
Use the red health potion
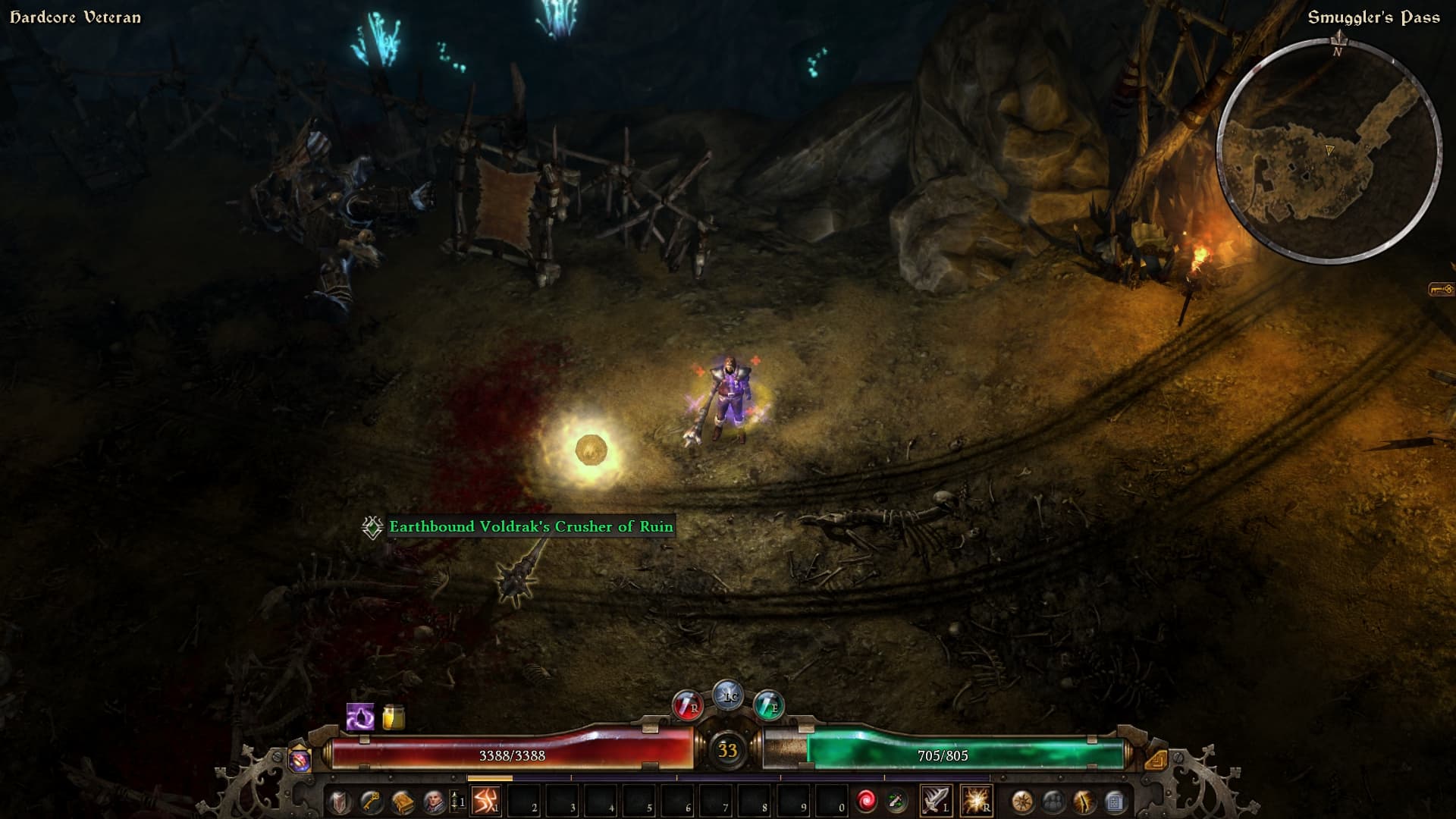687,706
